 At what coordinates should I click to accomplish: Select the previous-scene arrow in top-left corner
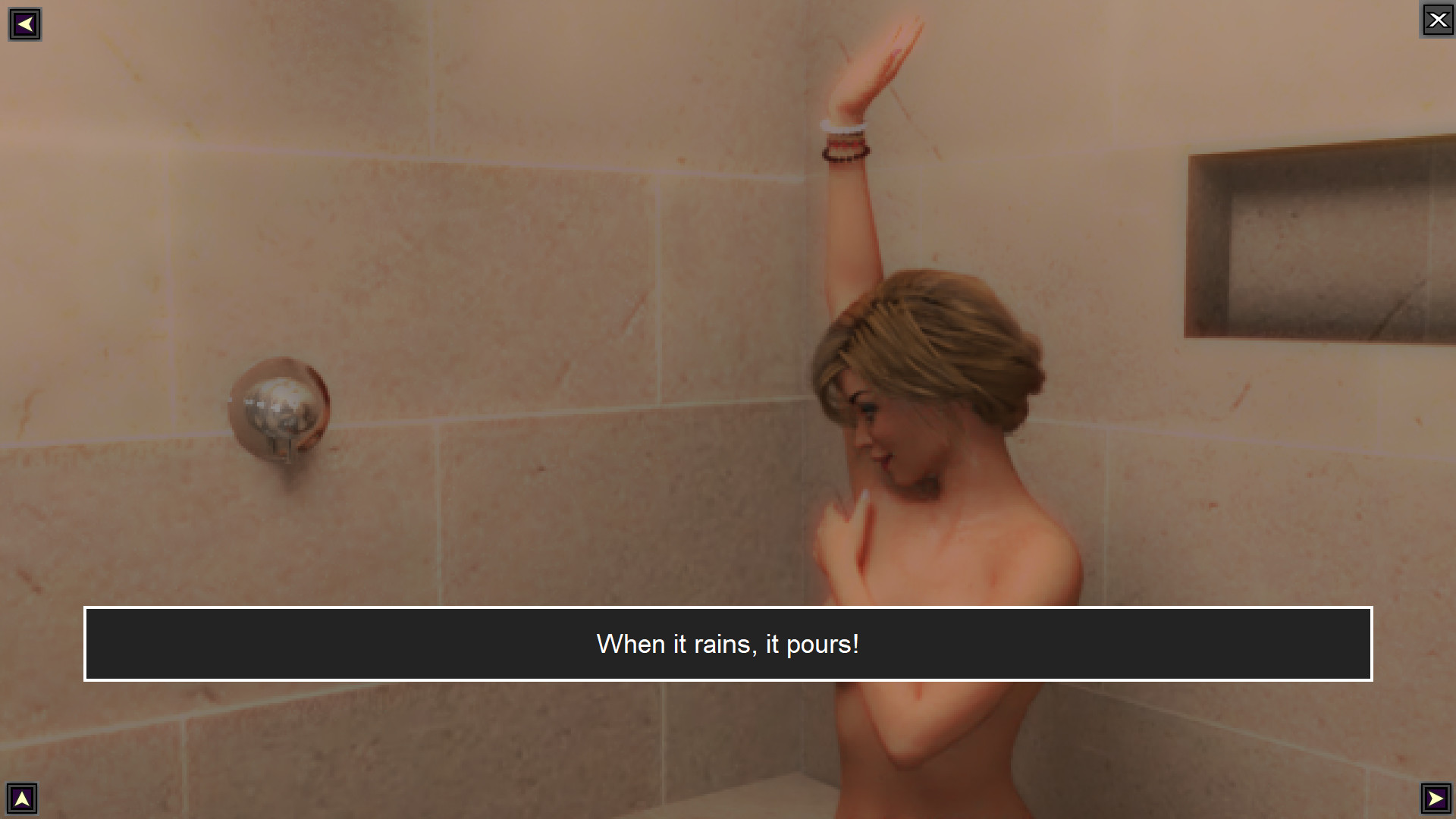(25, 24)
